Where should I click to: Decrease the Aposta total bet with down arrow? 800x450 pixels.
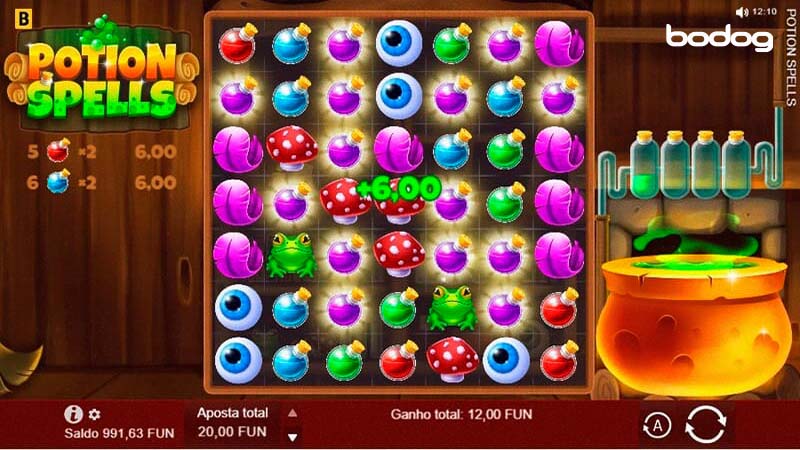pyautogui.click(x=292, y=436)
